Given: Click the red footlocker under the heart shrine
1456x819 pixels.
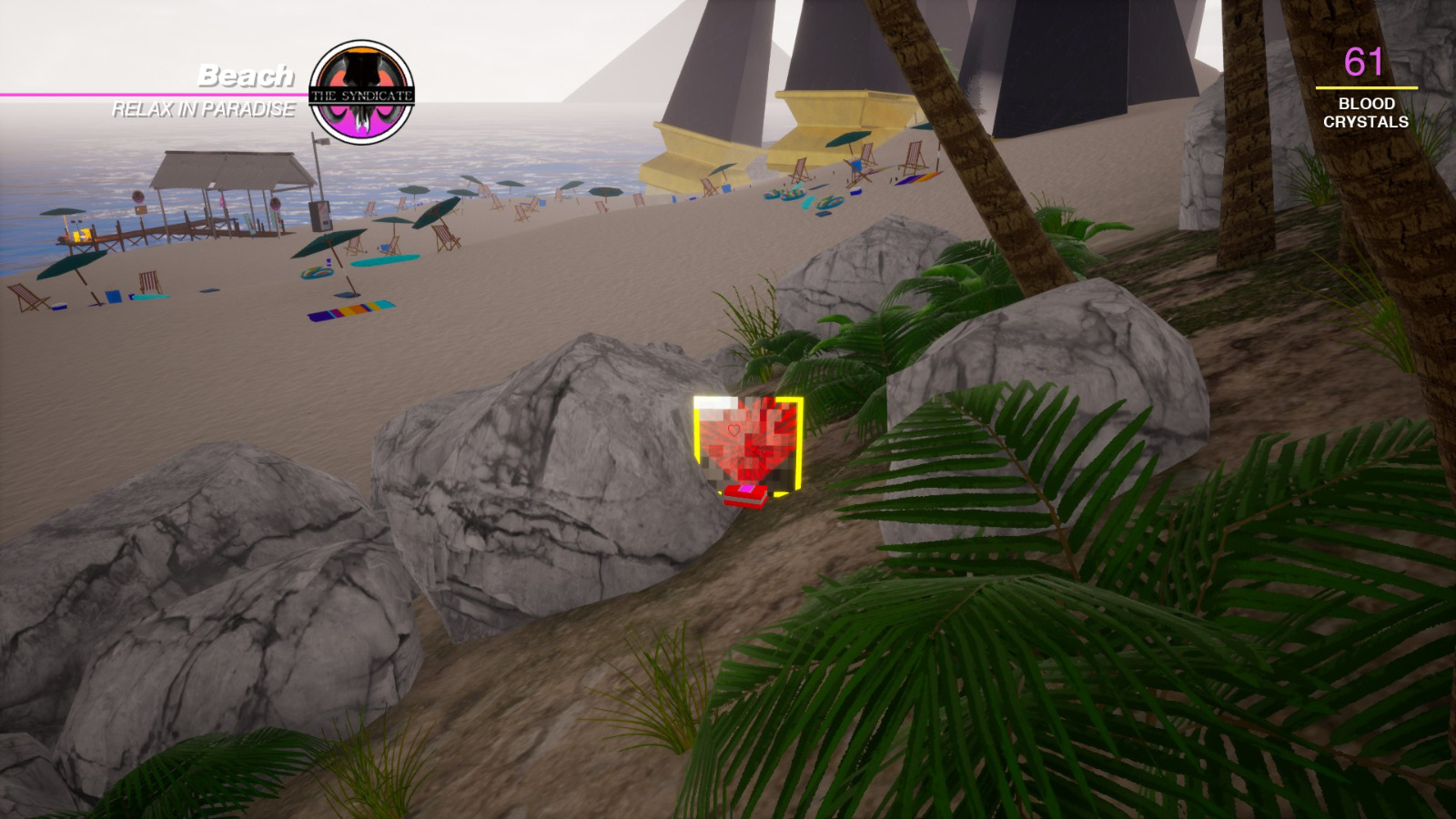Looking at the screenshot, I should click(744, 494).
